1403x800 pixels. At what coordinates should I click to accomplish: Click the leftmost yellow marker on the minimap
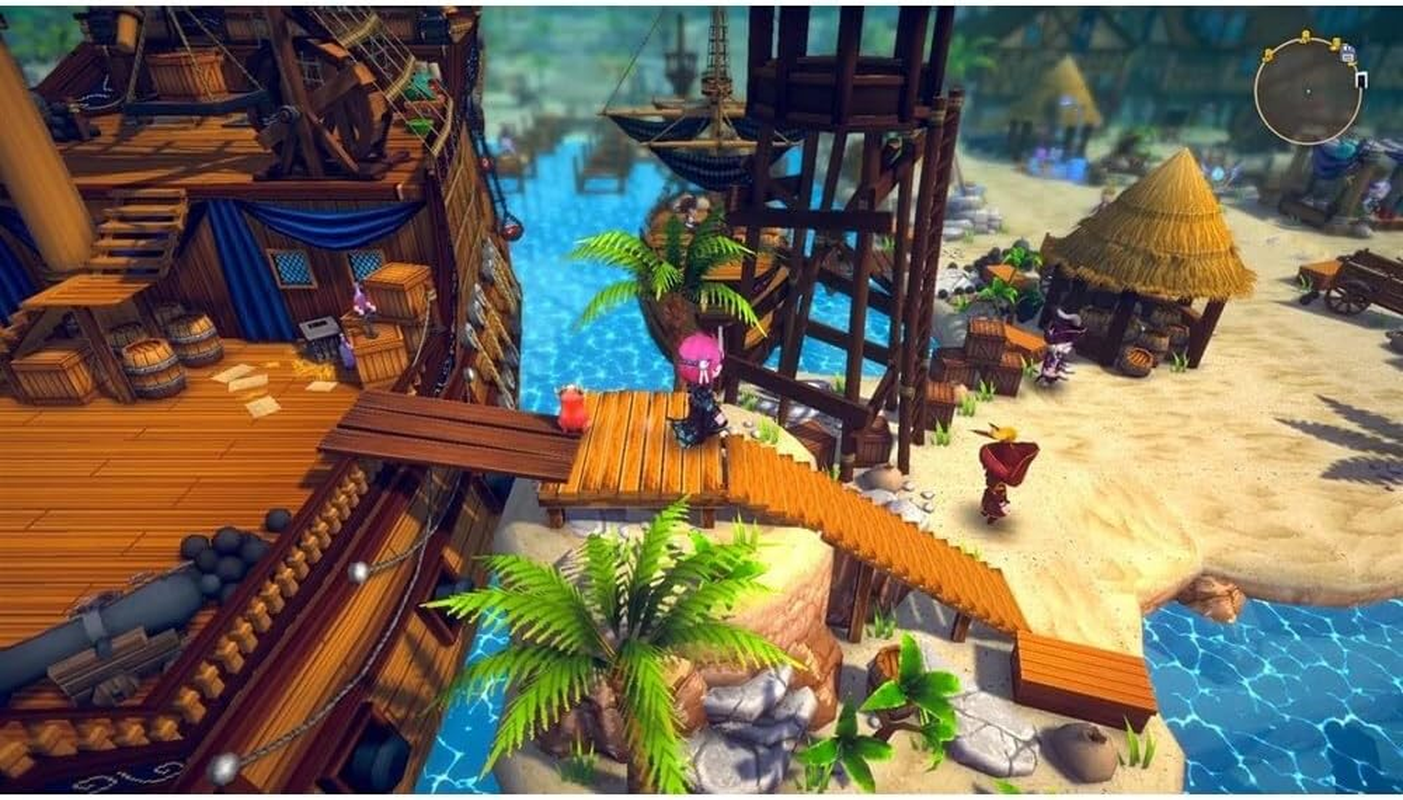pyautogui.click(x=1268, y=54)
